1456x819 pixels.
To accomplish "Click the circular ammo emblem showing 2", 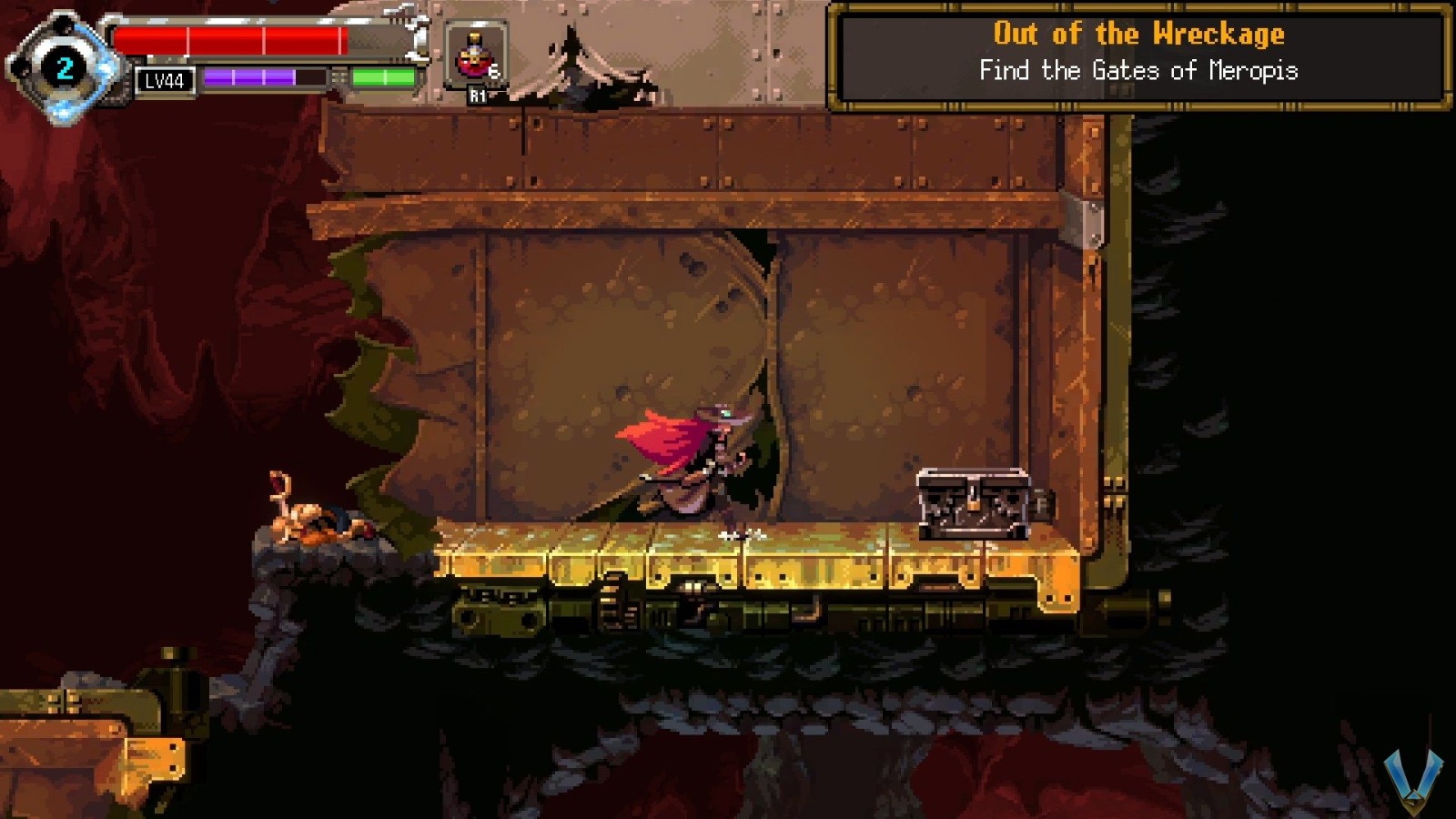I will 64,66.
